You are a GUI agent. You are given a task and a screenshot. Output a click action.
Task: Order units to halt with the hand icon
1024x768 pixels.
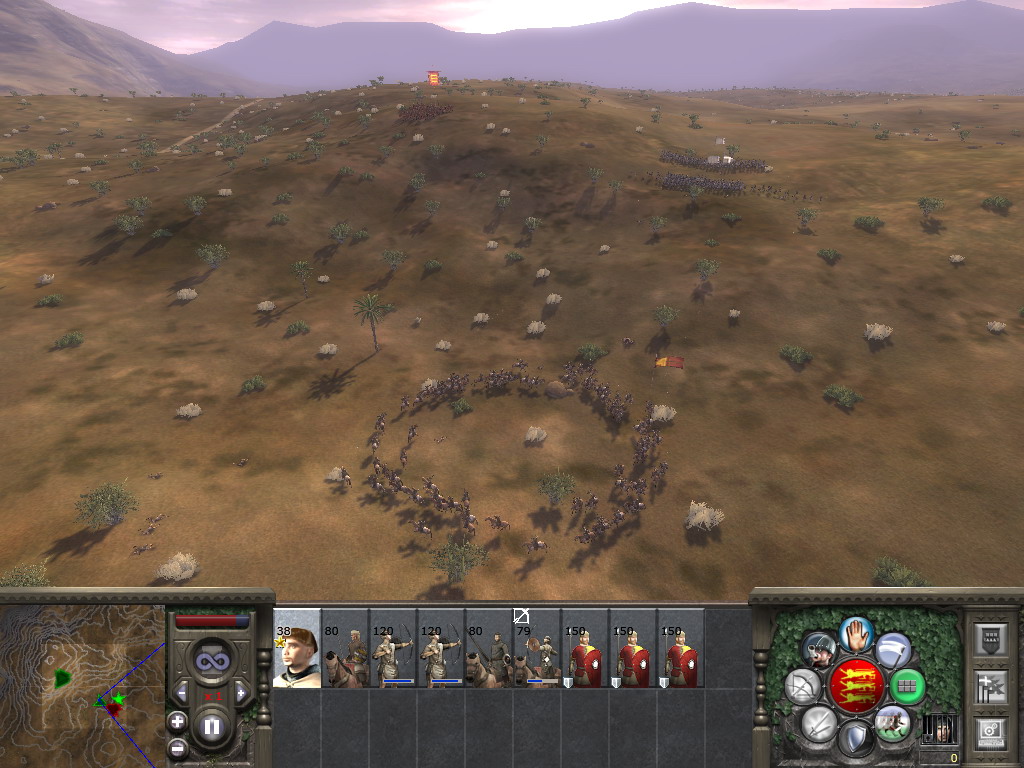[855, 633]
